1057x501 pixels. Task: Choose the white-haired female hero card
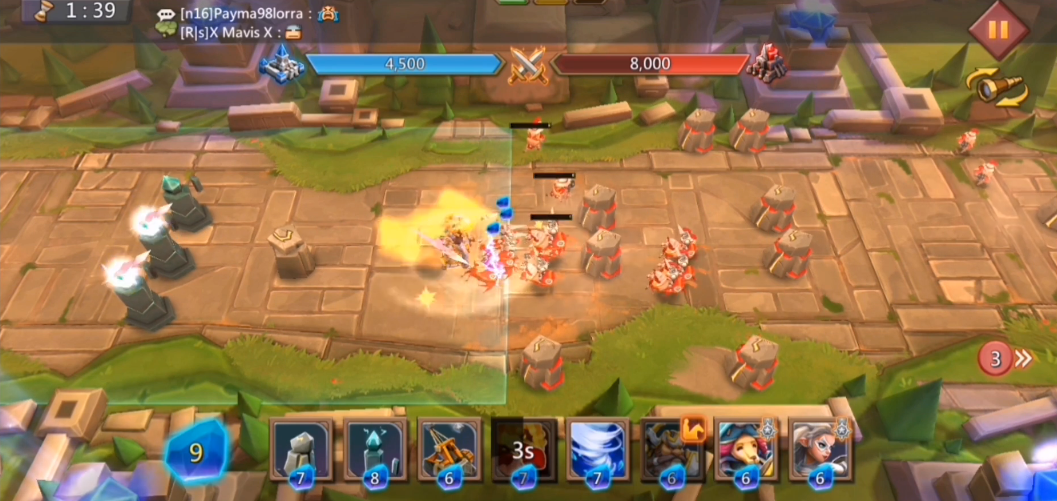pos(820,450)
